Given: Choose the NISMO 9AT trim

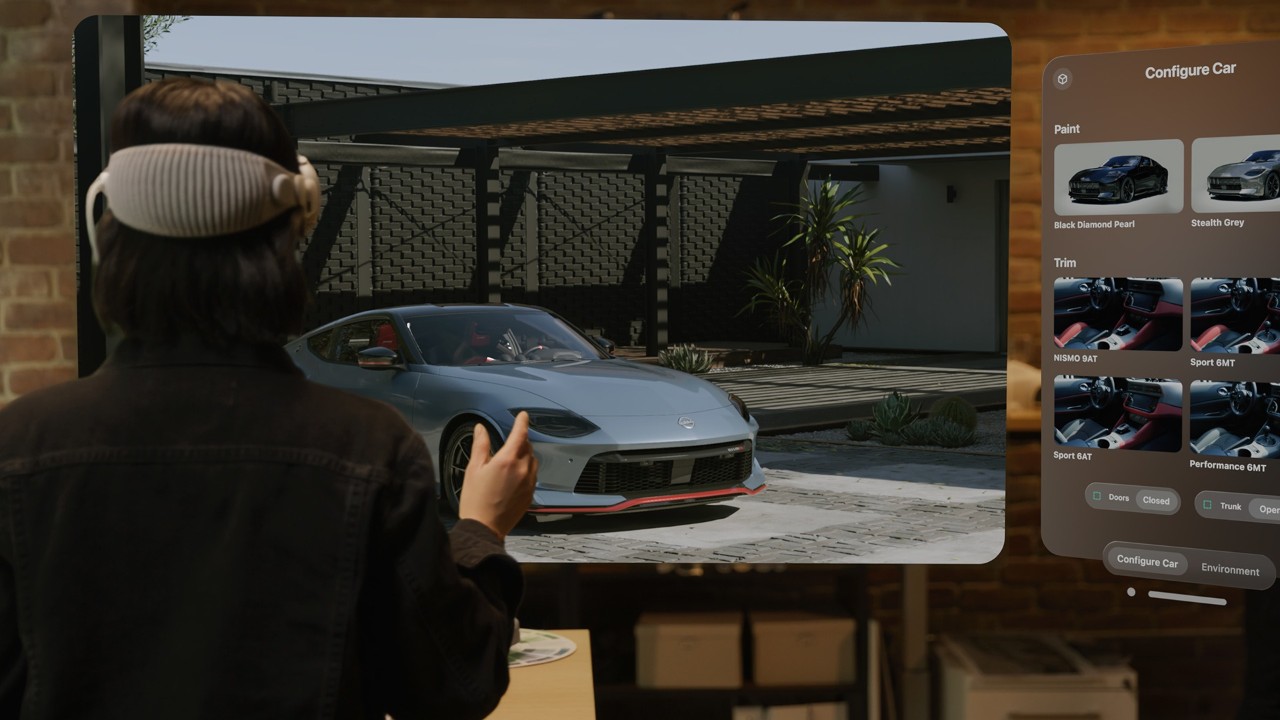Looking at the screenshot, I should [x=1117, y=315].
